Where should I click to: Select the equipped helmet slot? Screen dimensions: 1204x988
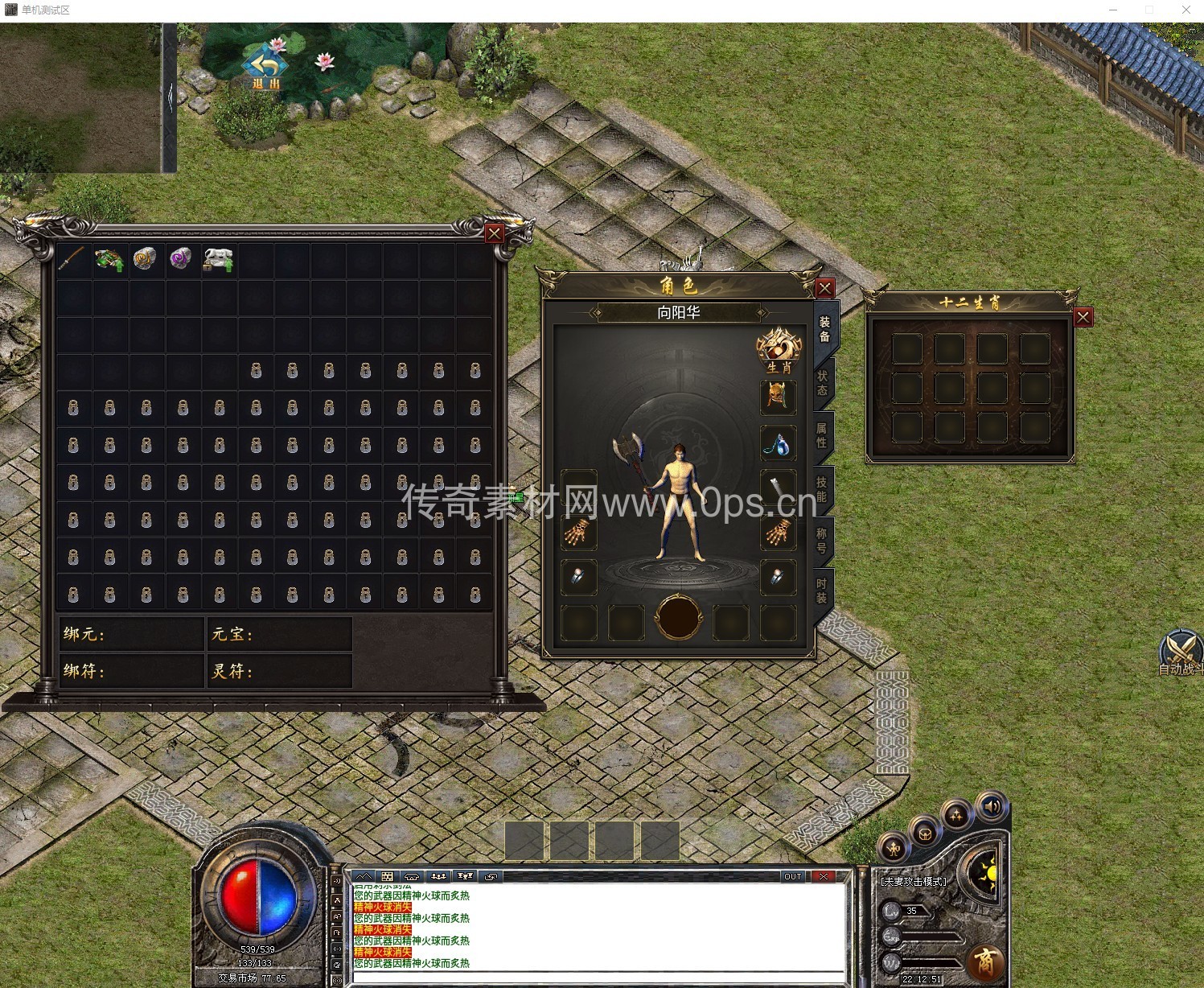(x=778, y=397)
